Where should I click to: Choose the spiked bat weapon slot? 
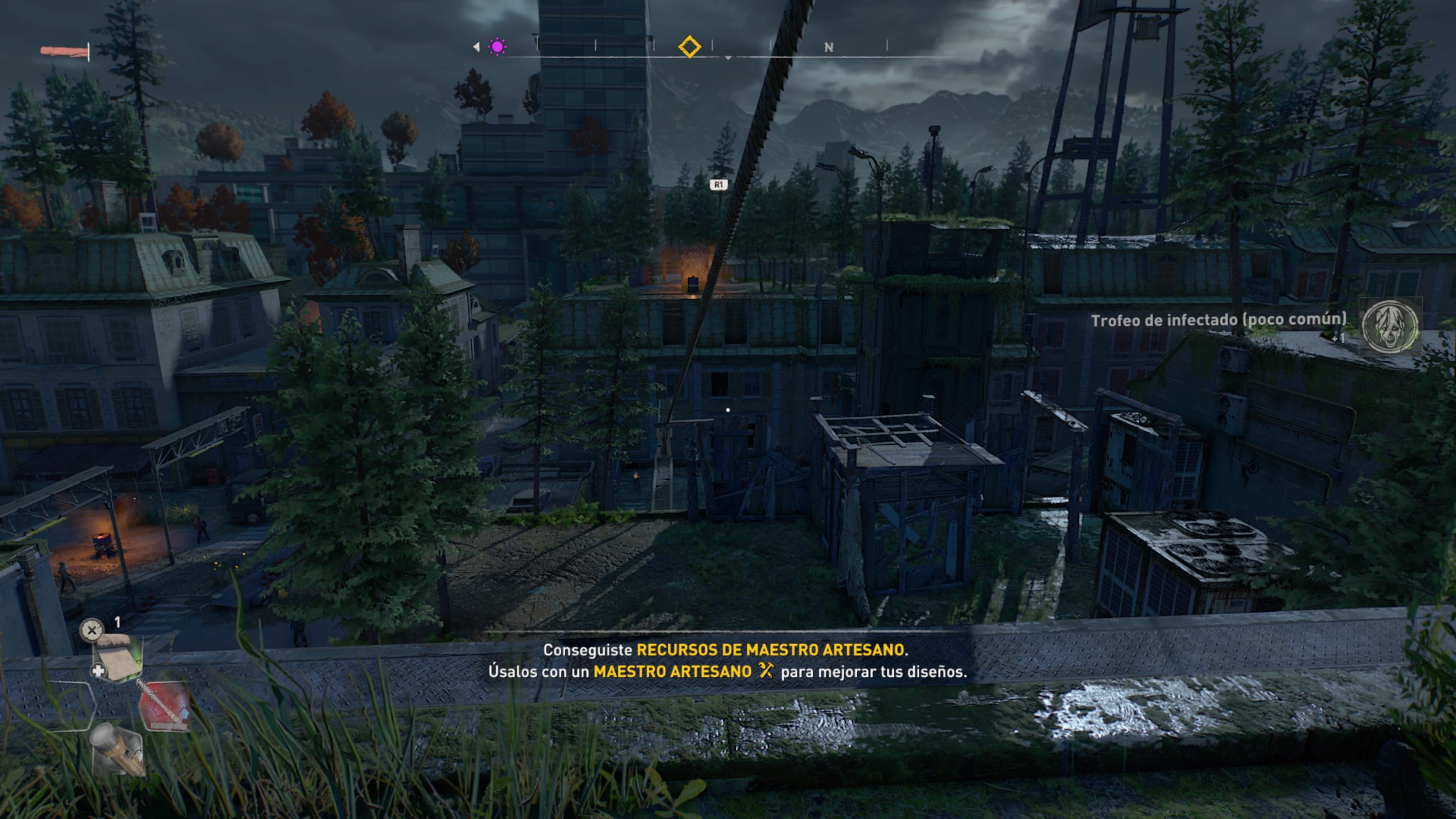[163, 705]
